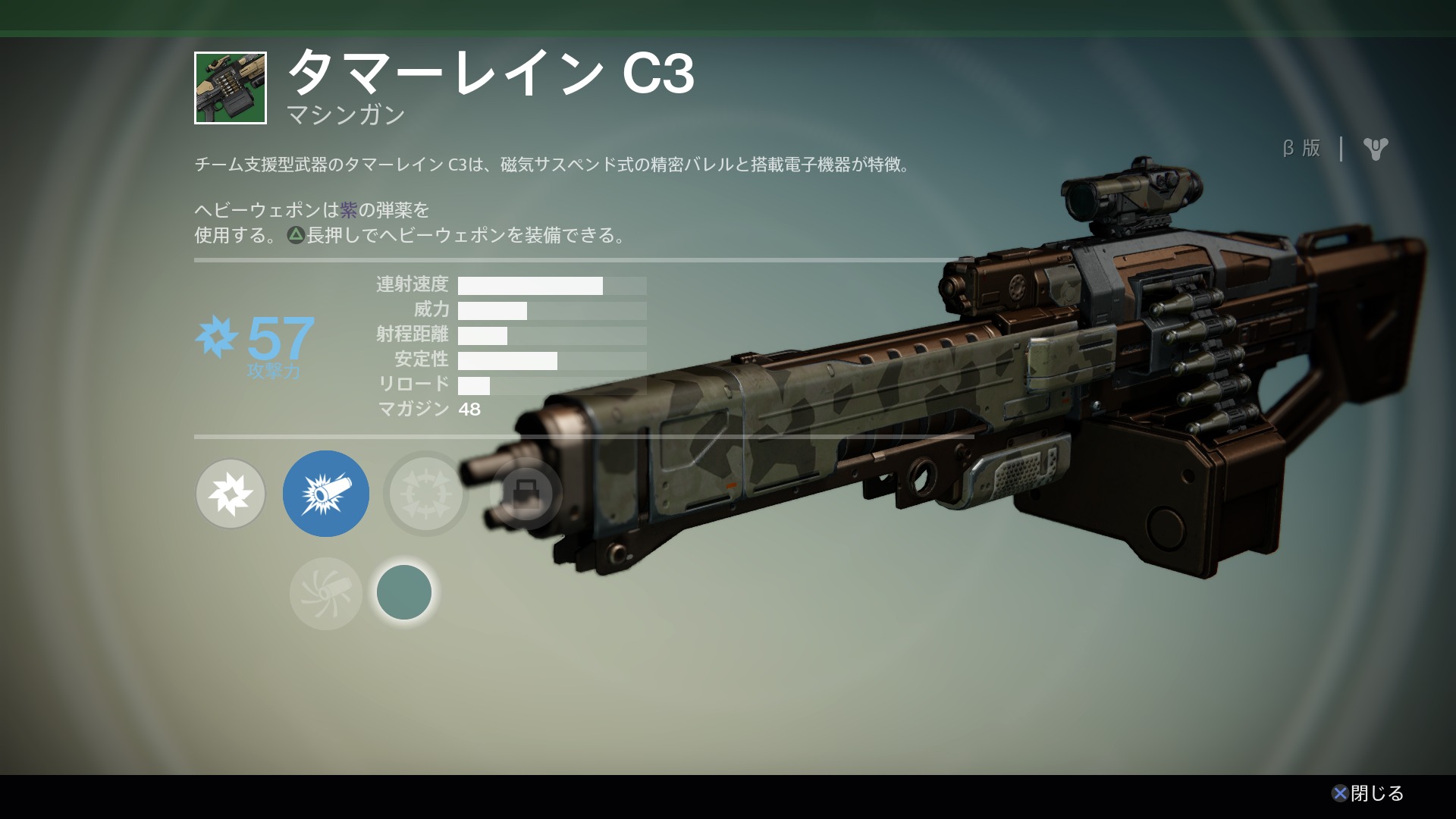Click the Tamarlane C3 weapon thumbnail

[x=231, y=88]
